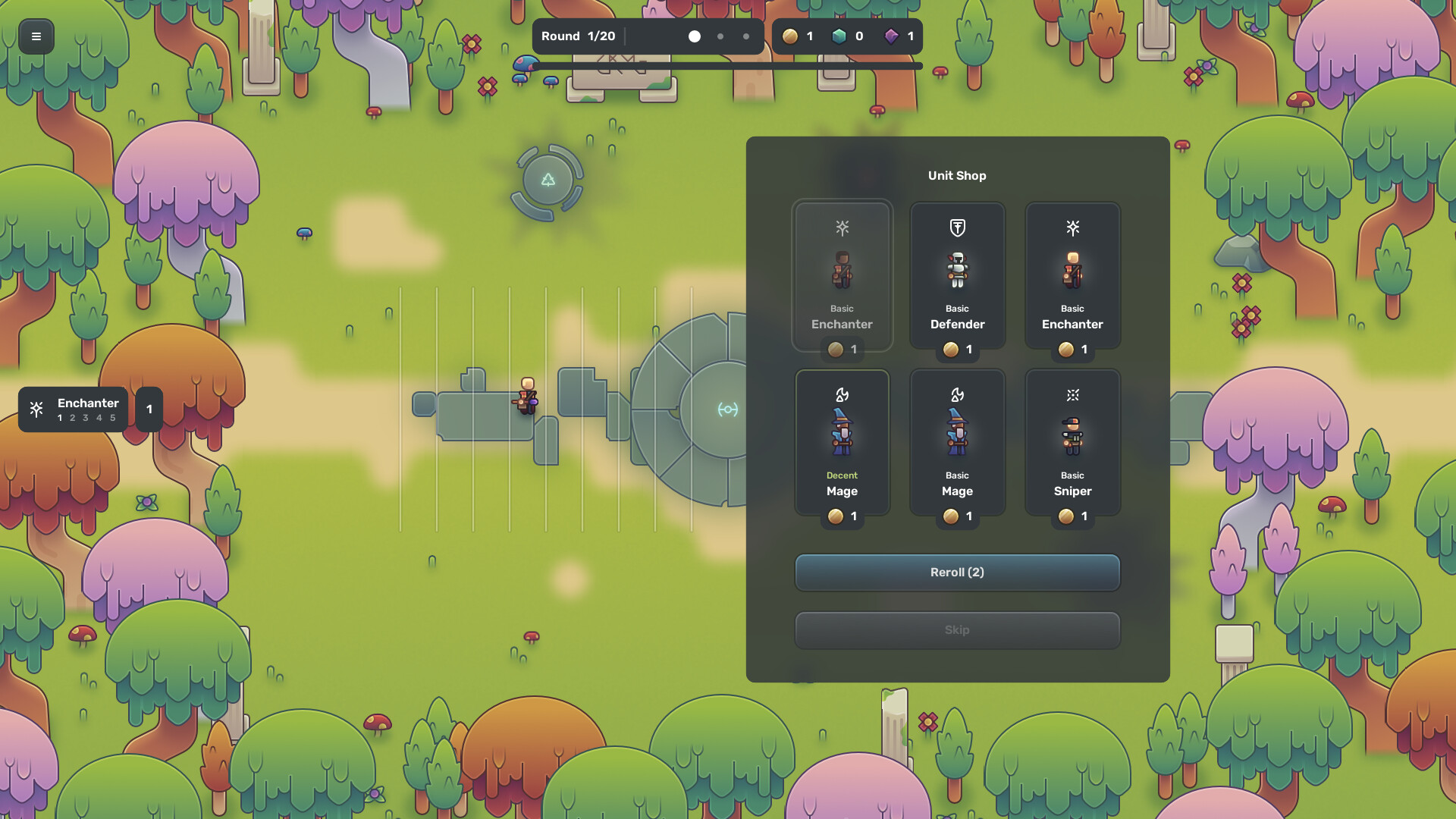
Task: Click the shield icon on the Basic Defender card
Action: (x=957, y=227)
